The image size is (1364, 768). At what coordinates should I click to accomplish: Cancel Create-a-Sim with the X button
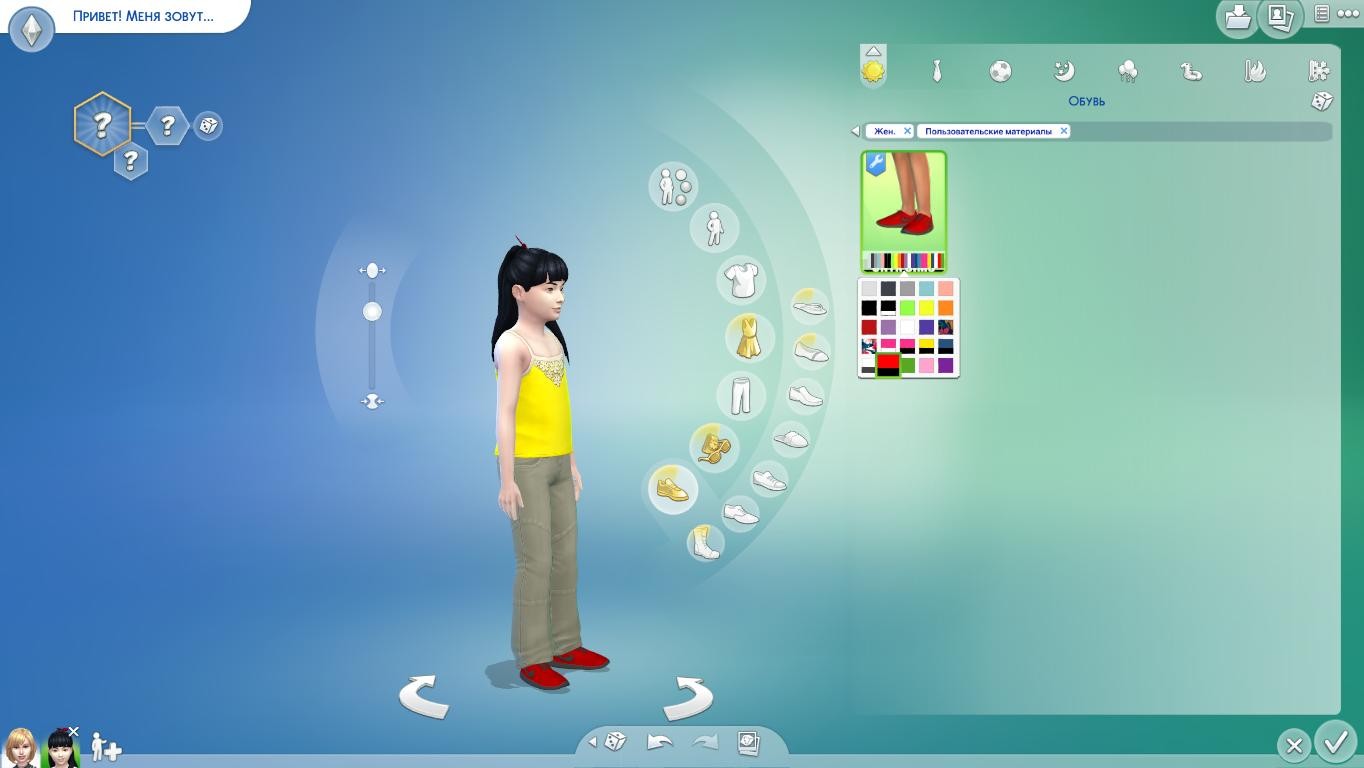(1294, 745)
